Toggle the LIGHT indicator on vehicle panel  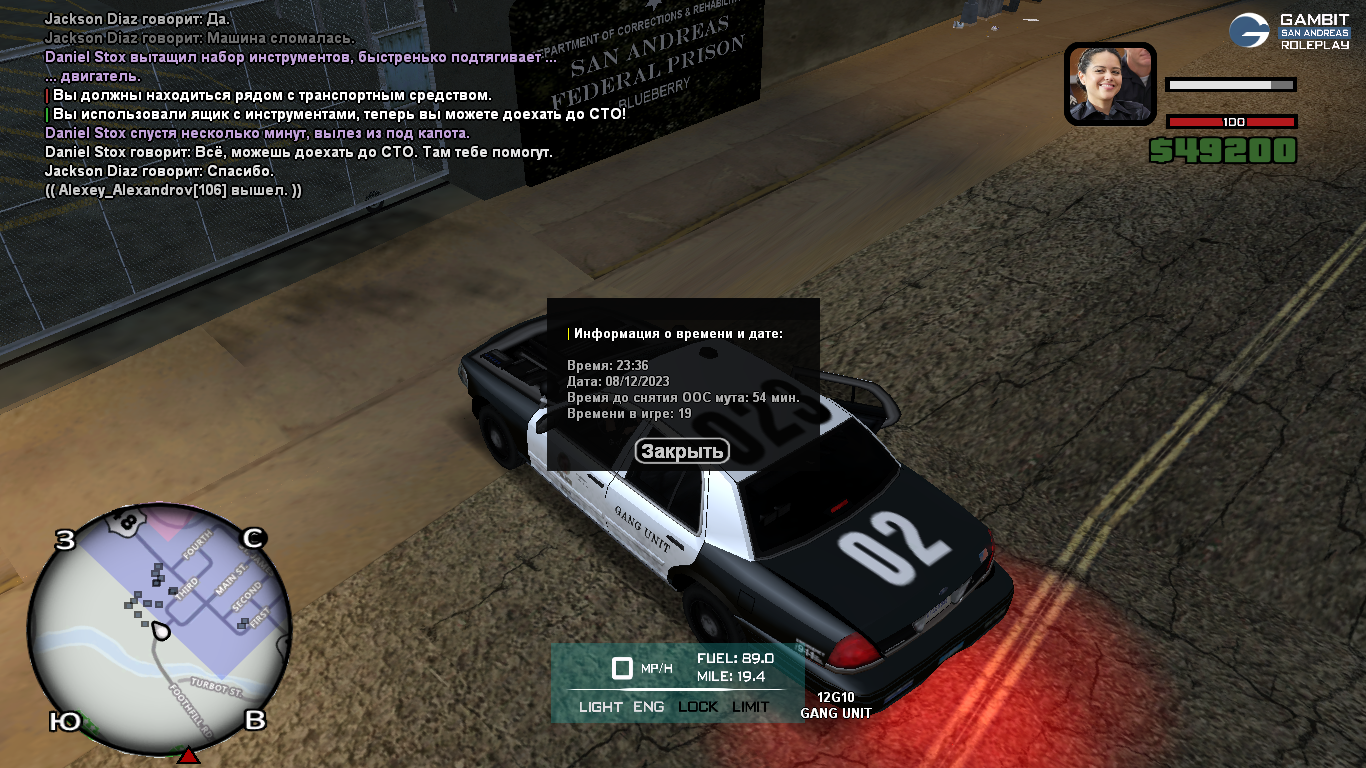coord(600,707)
